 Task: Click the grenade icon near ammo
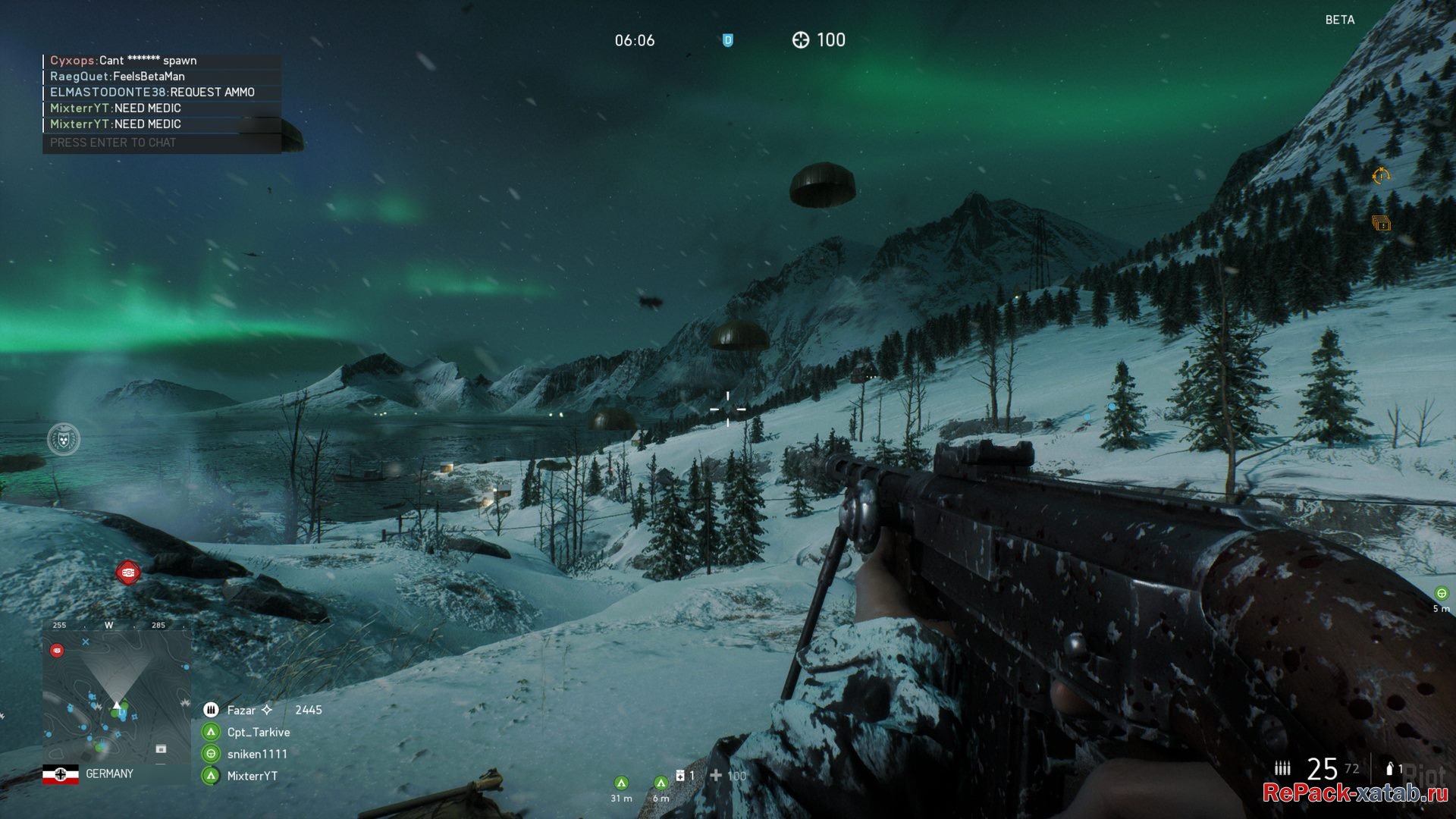(1389, 769)
